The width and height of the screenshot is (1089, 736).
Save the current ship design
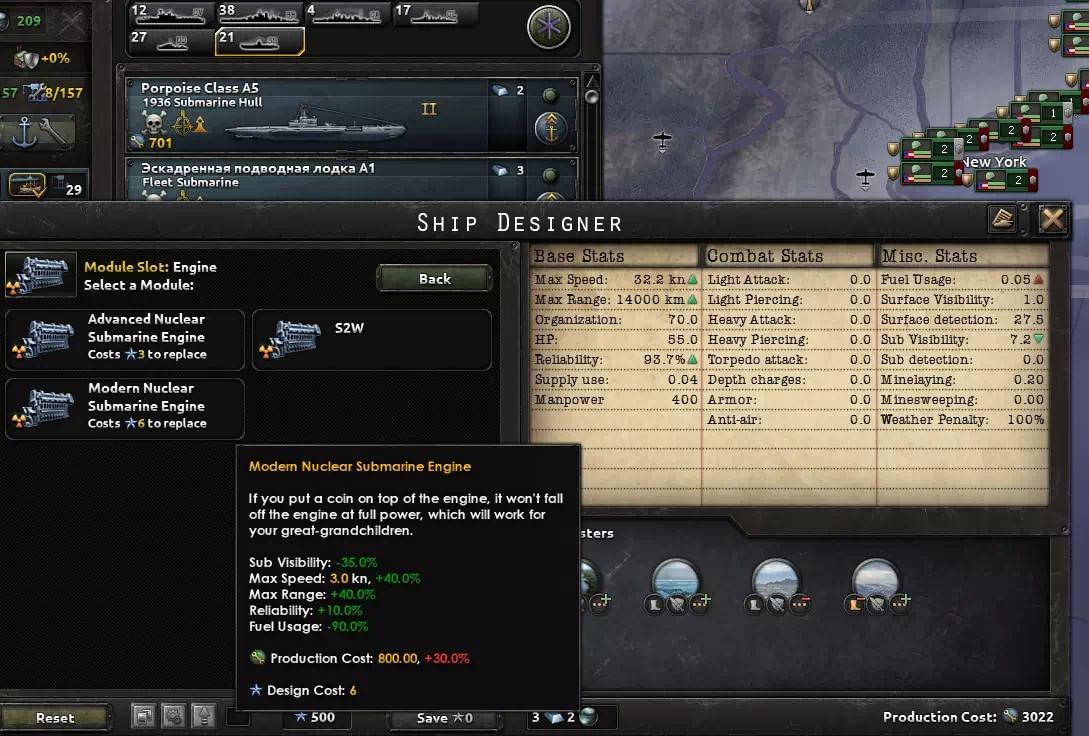pyautogui.click(x=445, y=717)
